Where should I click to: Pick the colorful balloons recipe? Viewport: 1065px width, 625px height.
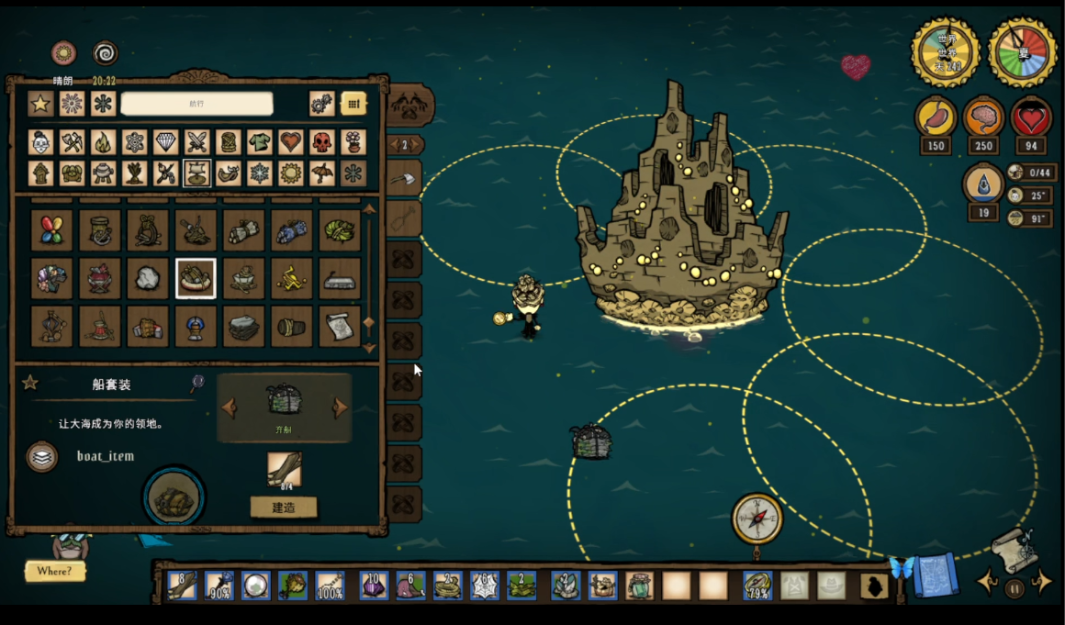(52, 230)
